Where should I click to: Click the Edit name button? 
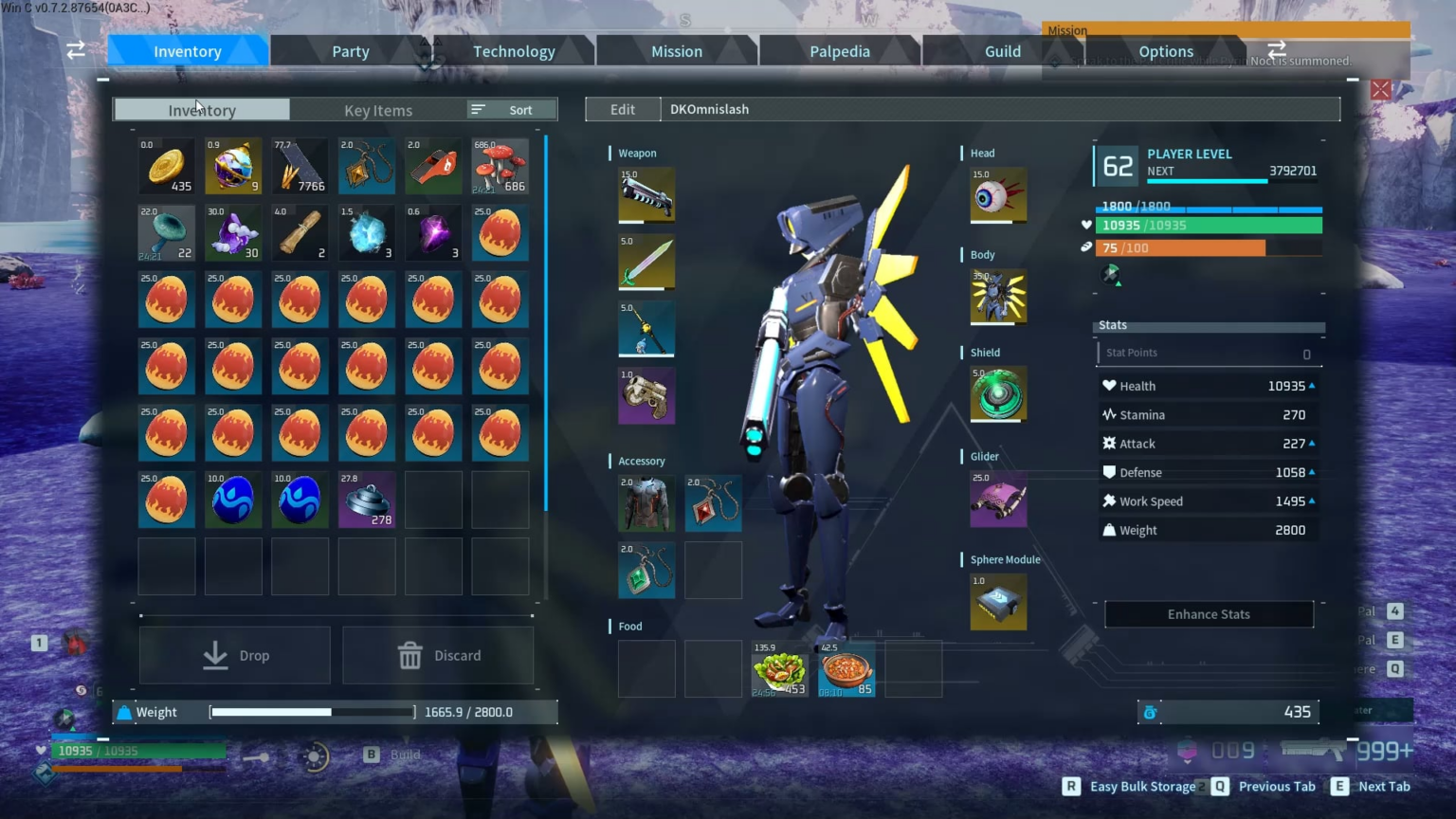(623, 109)
